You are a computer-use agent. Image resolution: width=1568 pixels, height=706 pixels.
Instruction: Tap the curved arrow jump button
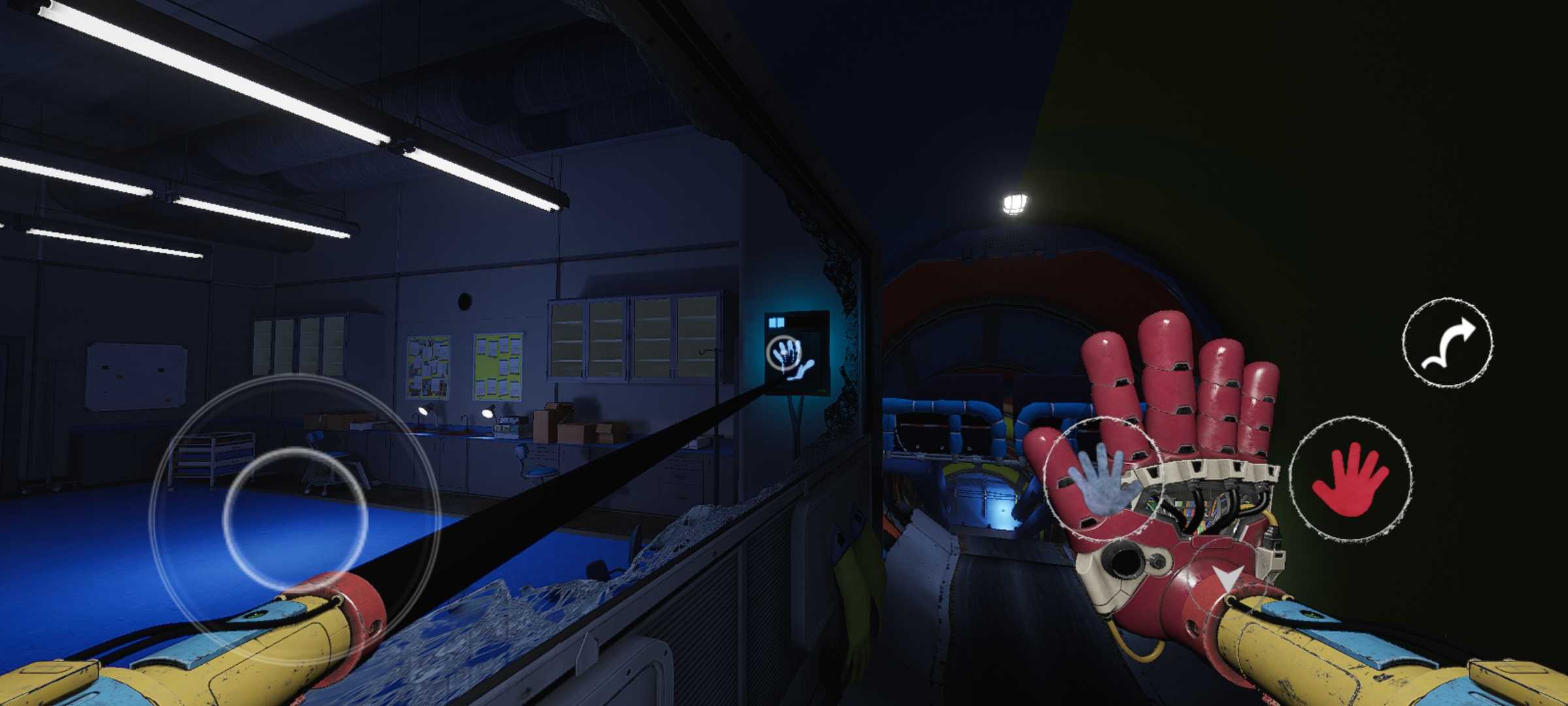tap(1448, 342)
